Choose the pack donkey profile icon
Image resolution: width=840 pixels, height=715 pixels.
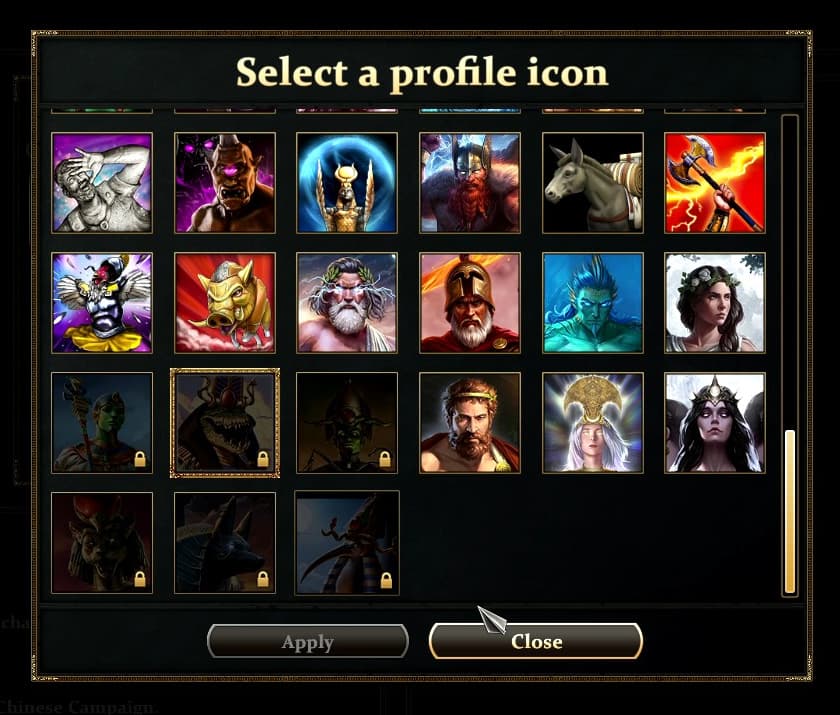click(593, 183)
